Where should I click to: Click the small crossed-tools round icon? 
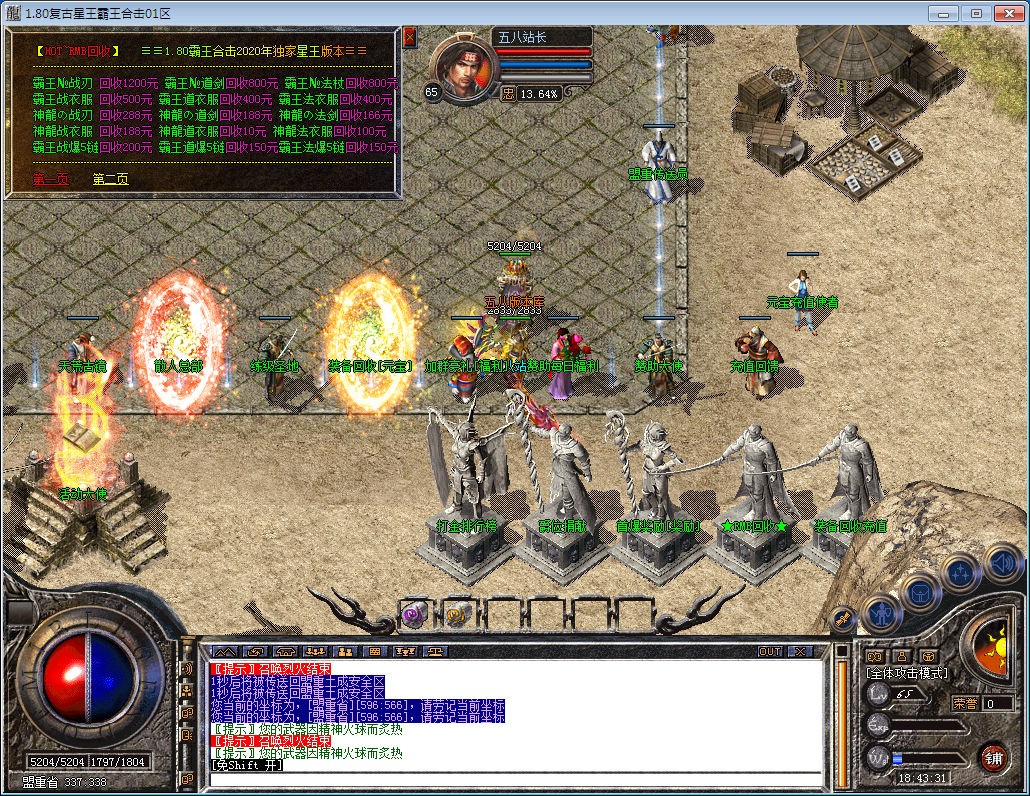click(x=841, y=620)
